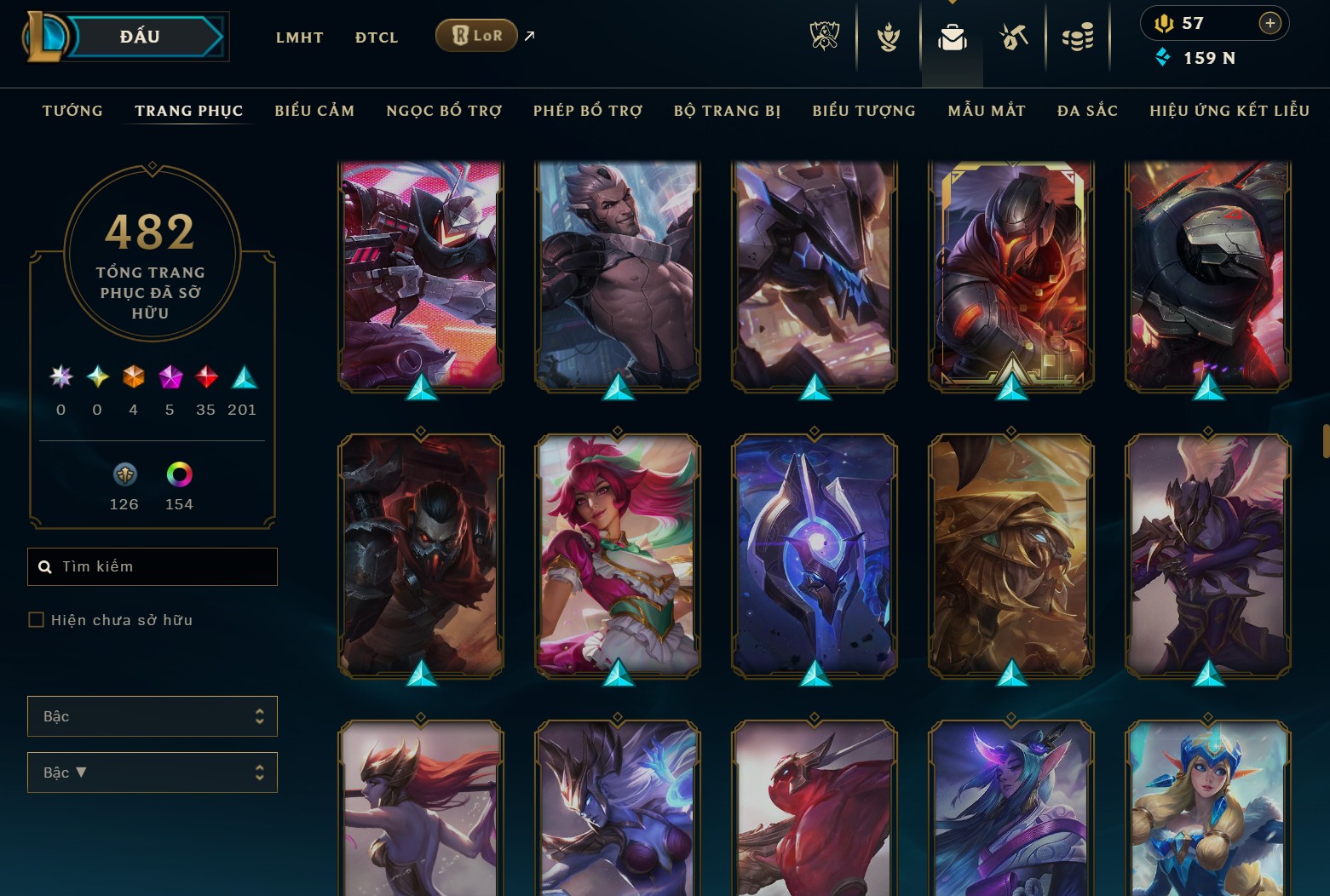Click the Collection backpack icon
Image resolution: width=1330 pixels, height=896 pixels.
pos(952,36)
